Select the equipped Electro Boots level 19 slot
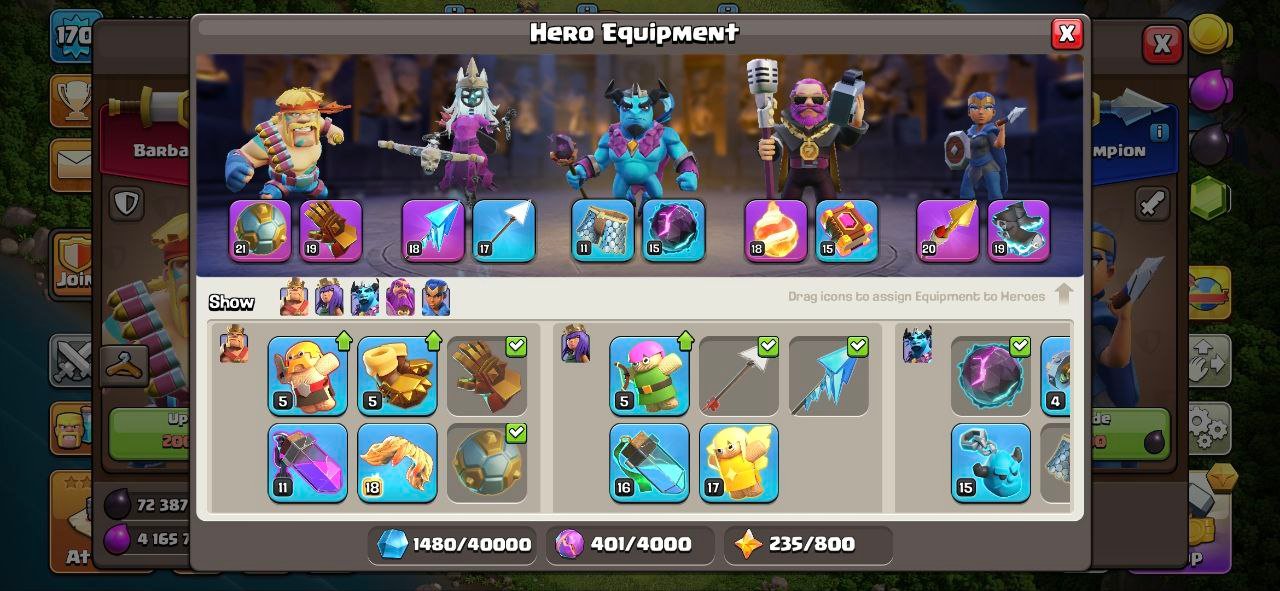Viewport: 1280px width, 591px height. pos(1018,231)
